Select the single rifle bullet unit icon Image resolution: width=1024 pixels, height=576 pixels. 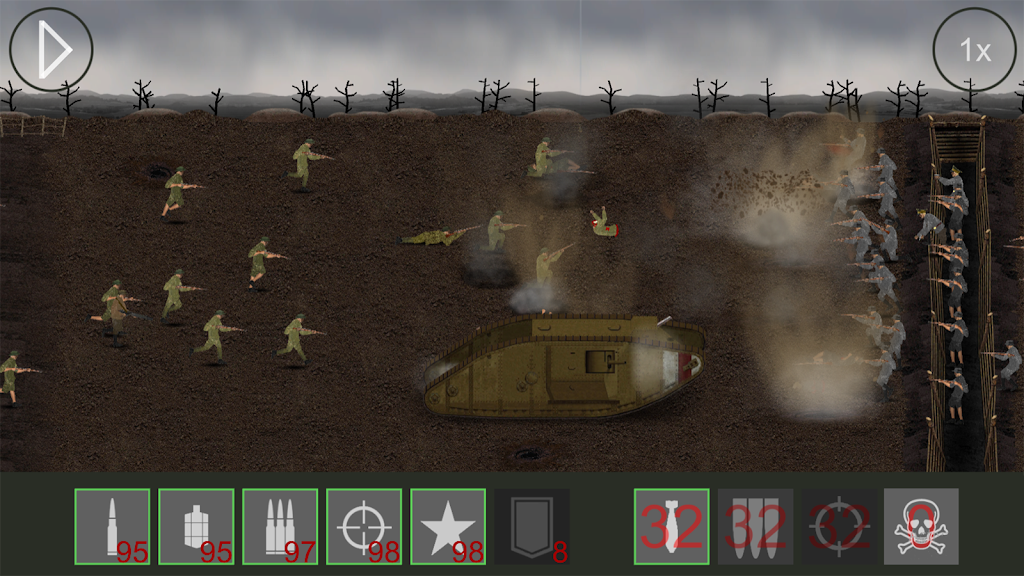pyautogui.click(x=112, y=526)
